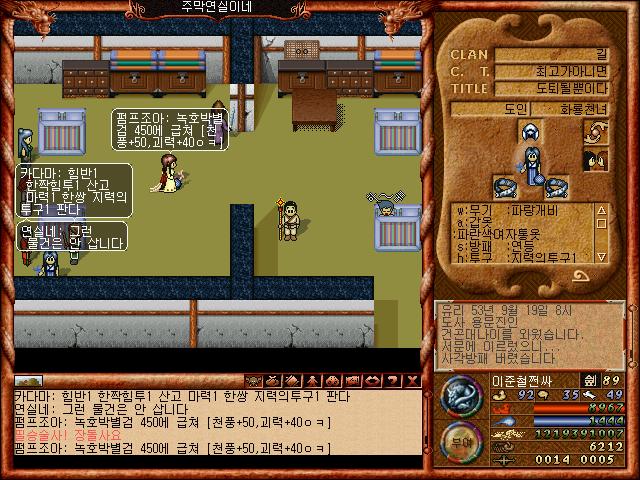Open the two-character portrait icon
The height and width of the screenshot is (480, 640).
(595, 160)
